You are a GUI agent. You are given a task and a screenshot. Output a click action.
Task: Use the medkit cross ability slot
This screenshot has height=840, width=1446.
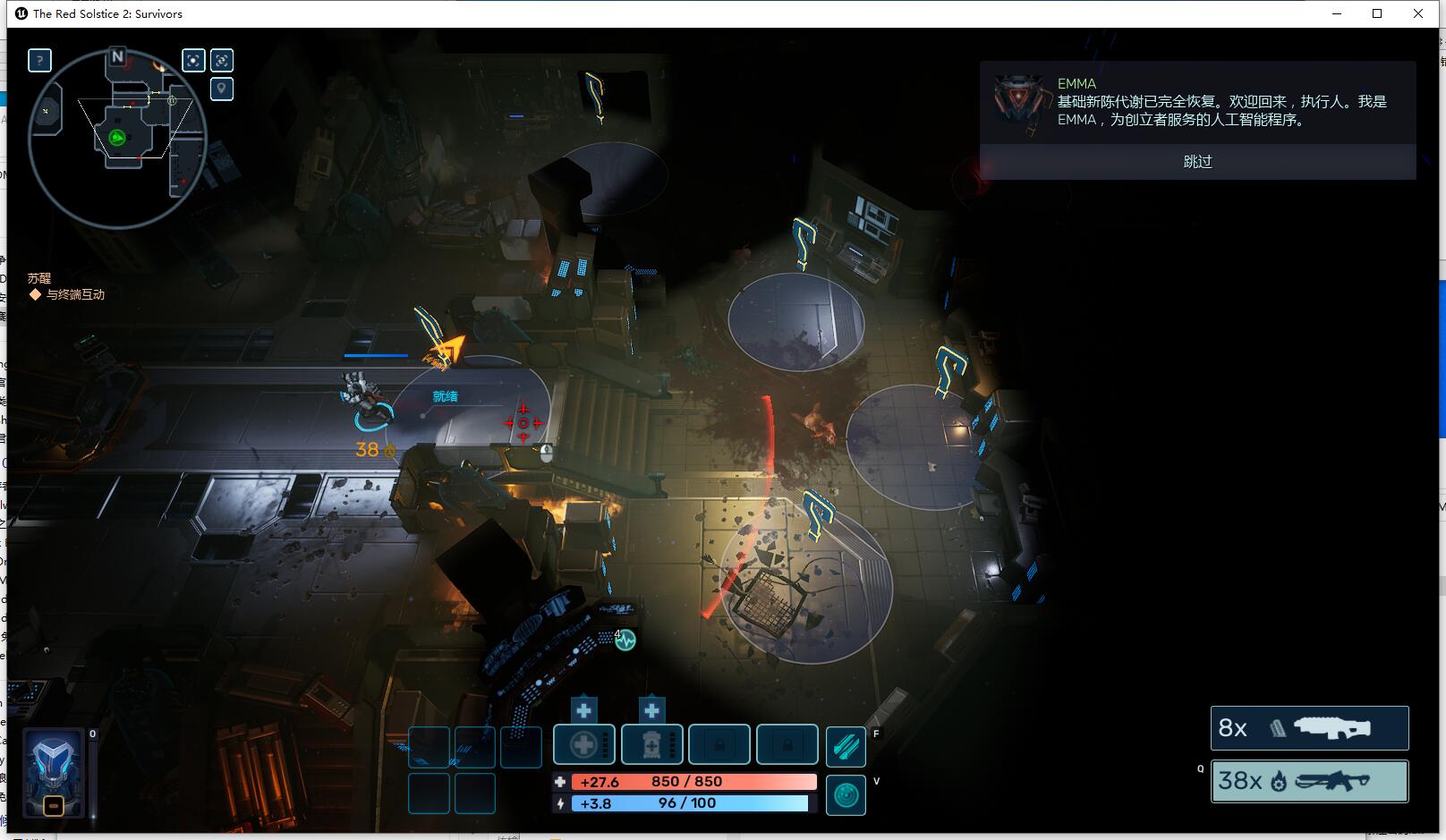(x=583, y=744)
